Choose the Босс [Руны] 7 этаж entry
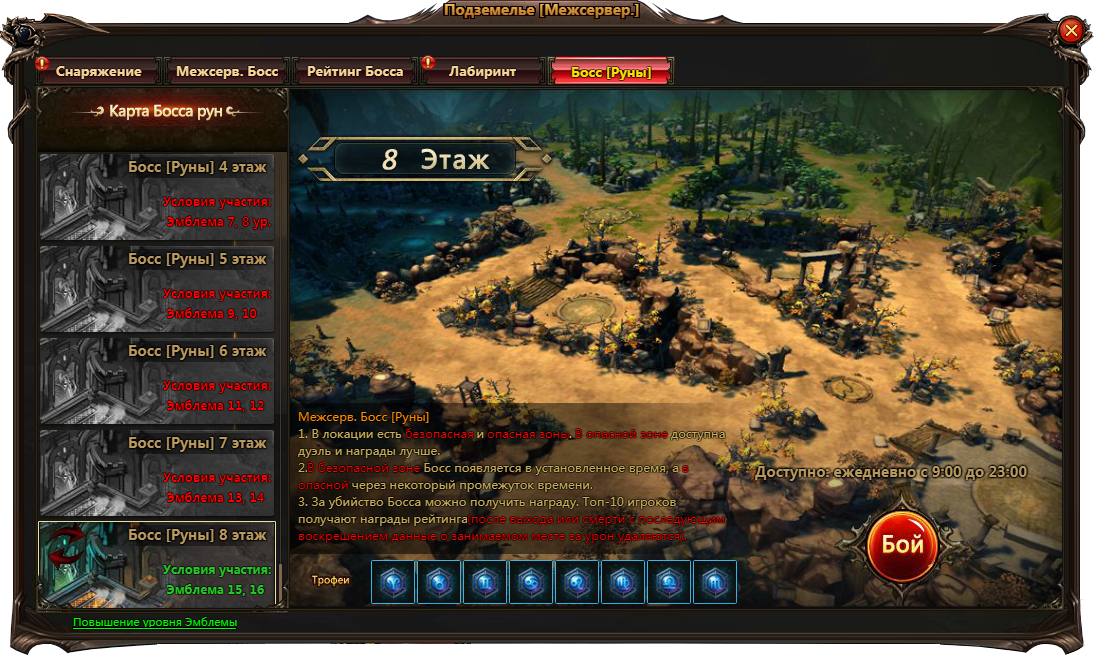 (157, 472)
